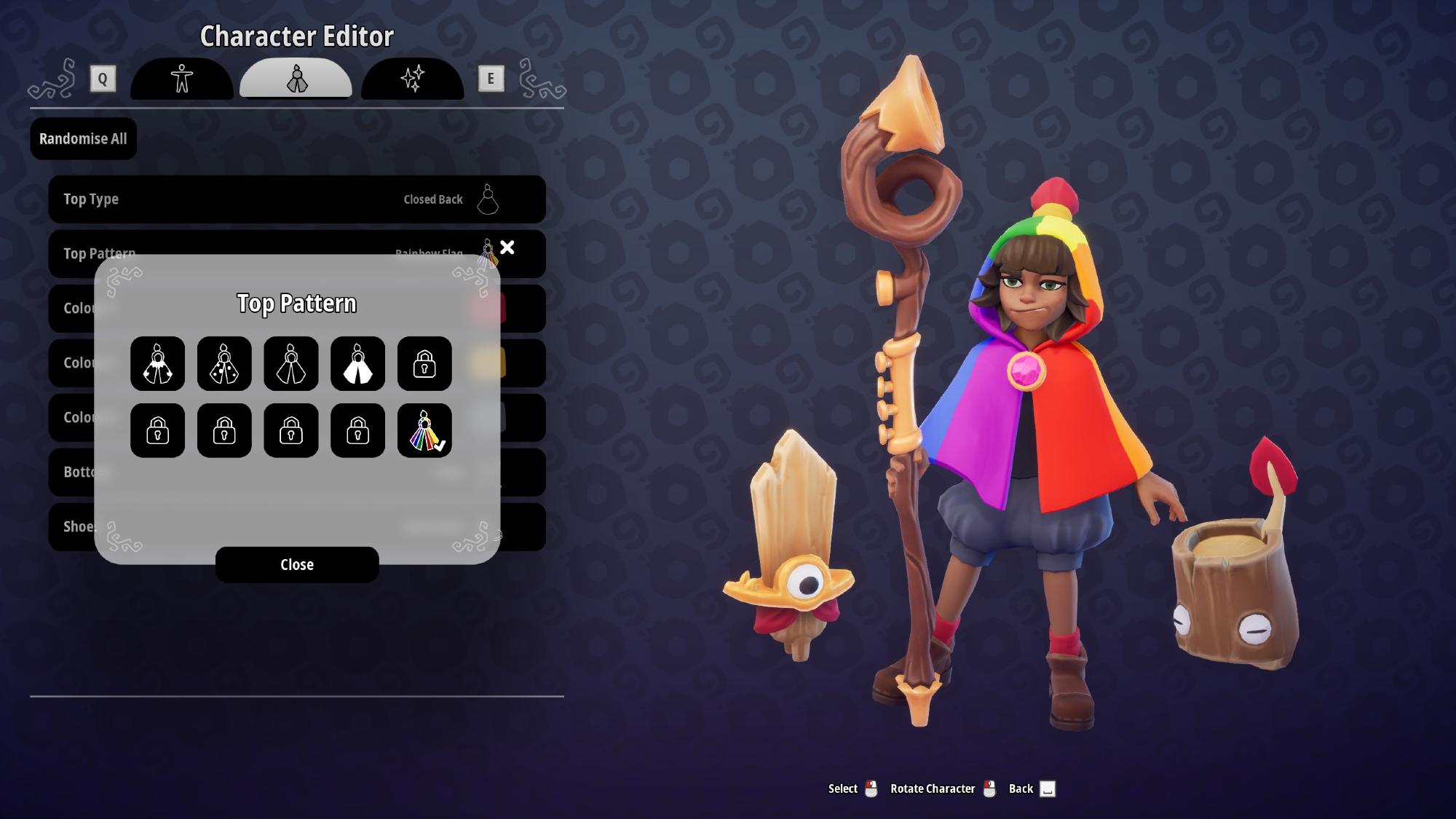1456x819 pixels.
Task: Open the sparkles tab
Action: 412,79
